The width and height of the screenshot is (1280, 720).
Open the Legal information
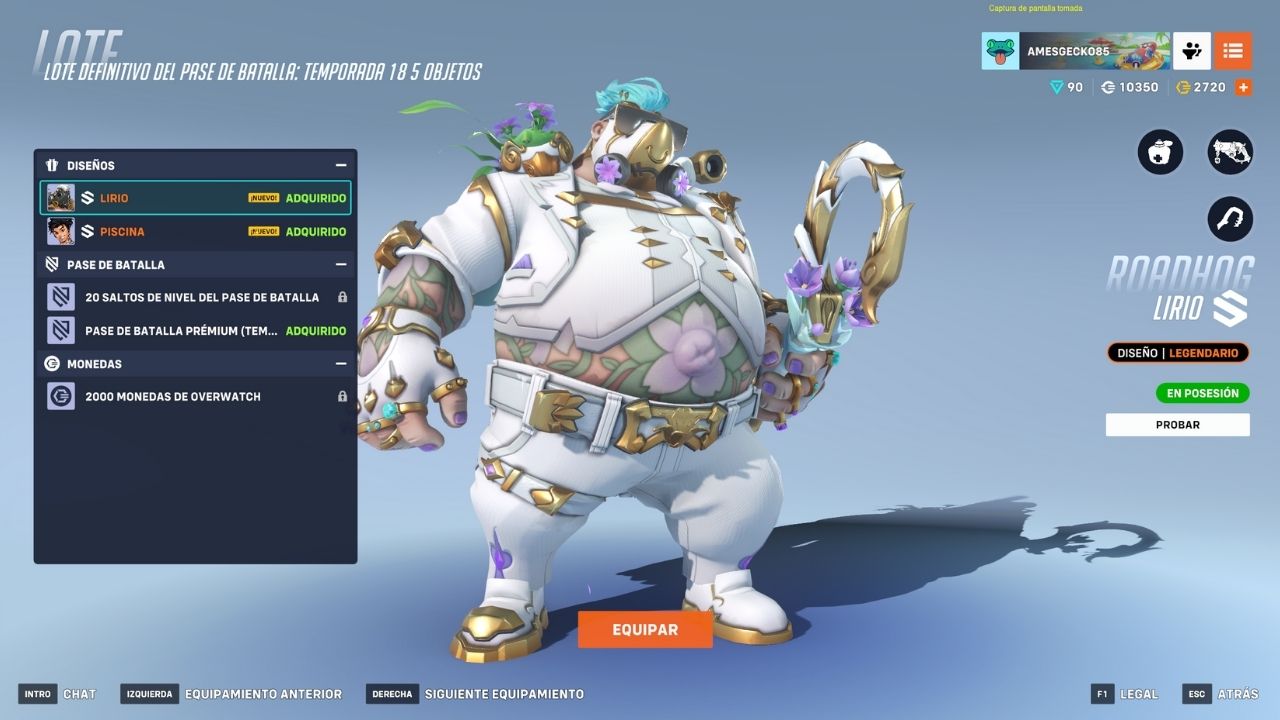[1126, 694]
